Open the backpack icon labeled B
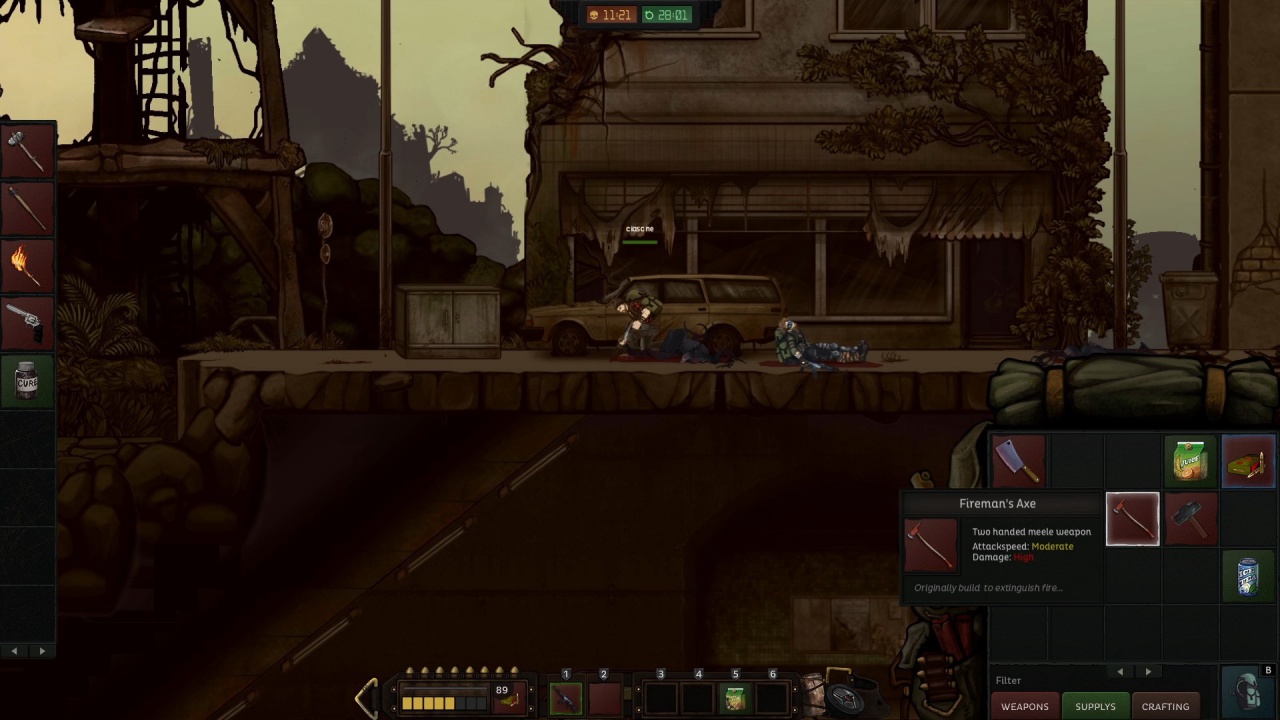Screen dimensions: 1280x720 [1247, 691]
